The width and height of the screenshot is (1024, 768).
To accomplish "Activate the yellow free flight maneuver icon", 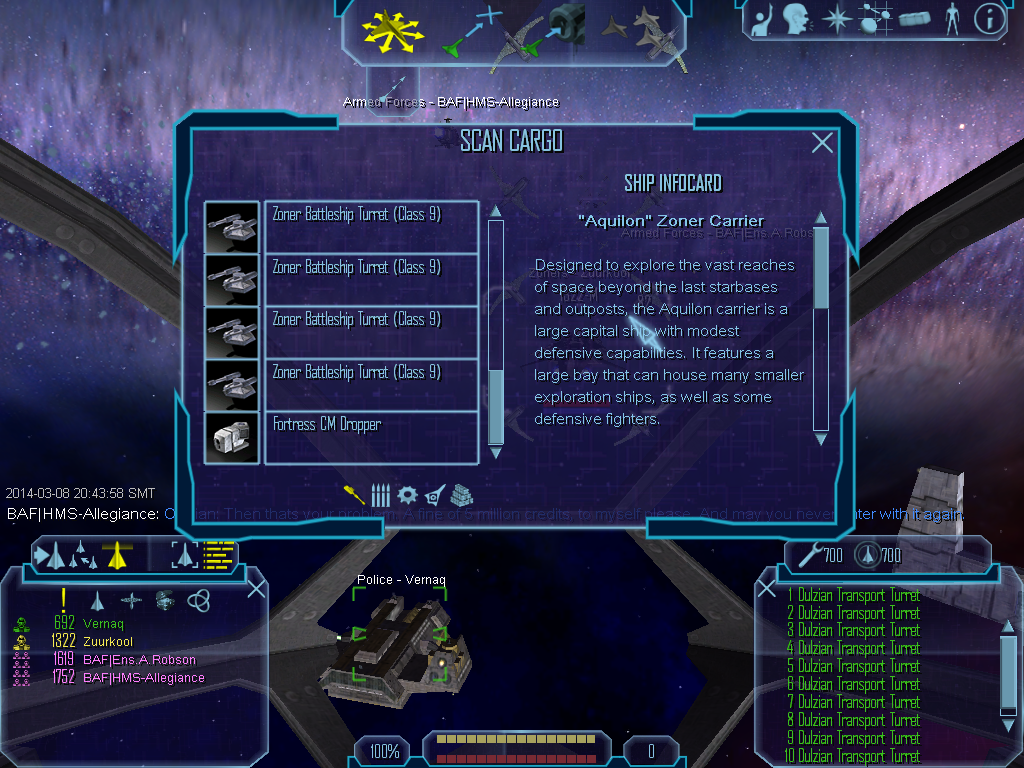I will [394, 30].
